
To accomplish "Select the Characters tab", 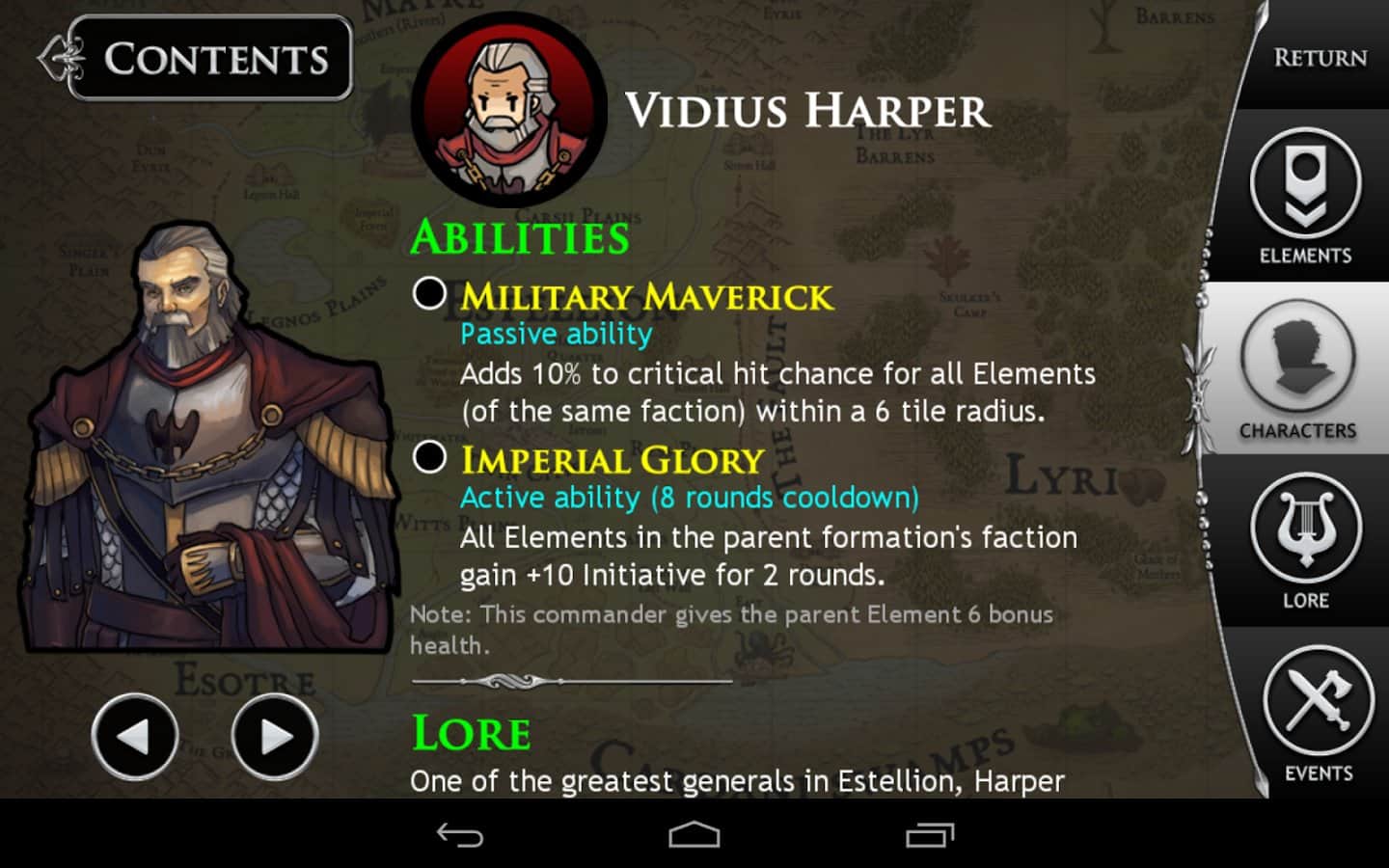I will click(1297, 371).
